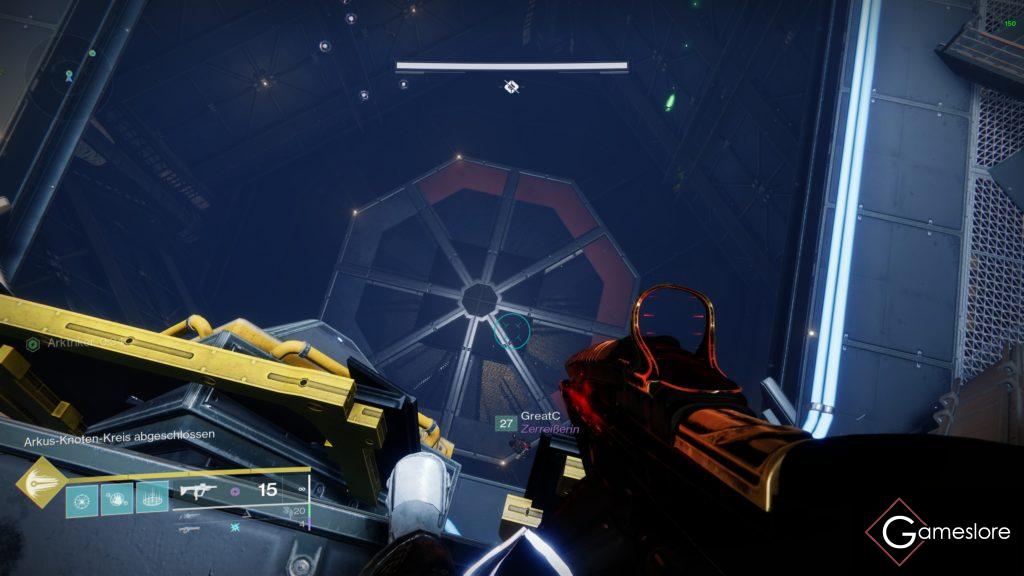Select the grenade ability icon

tap(81, 500)
